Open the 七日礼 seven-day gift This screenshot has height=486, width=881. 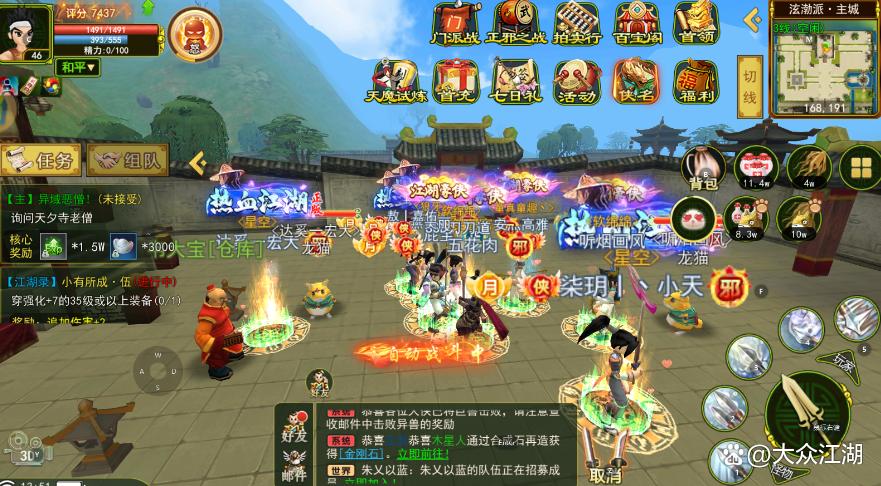pos(516,80)
